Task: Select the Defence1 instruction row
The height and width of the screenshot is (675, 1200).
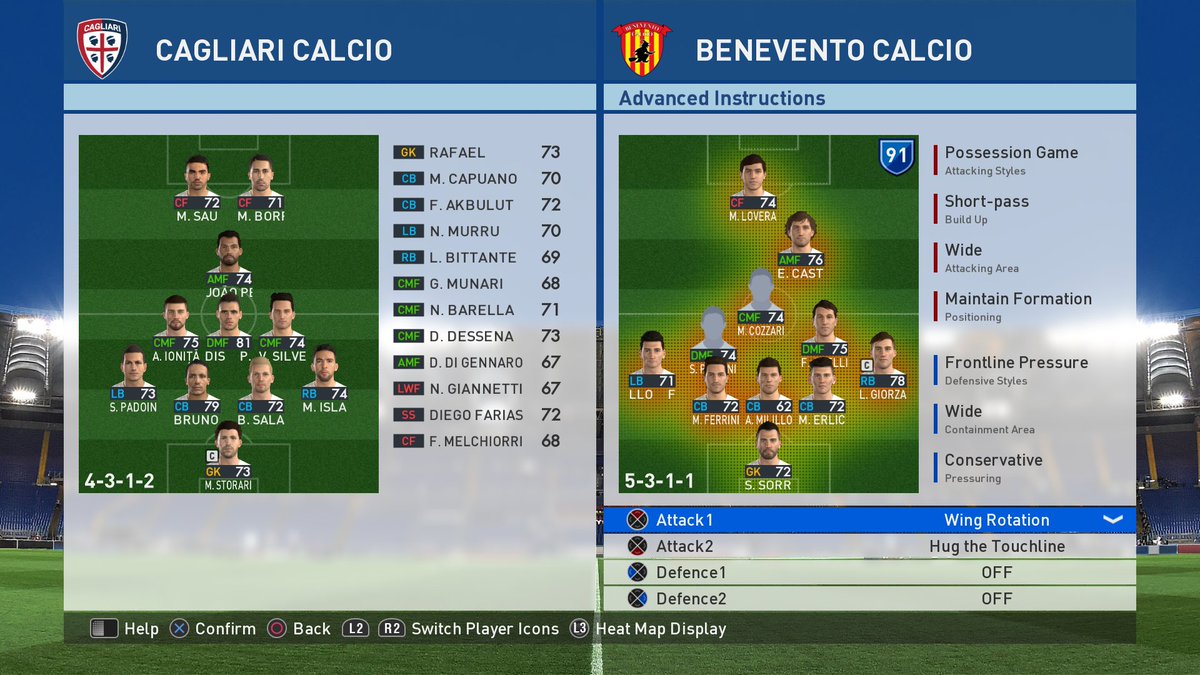Action: coord(868,573)
